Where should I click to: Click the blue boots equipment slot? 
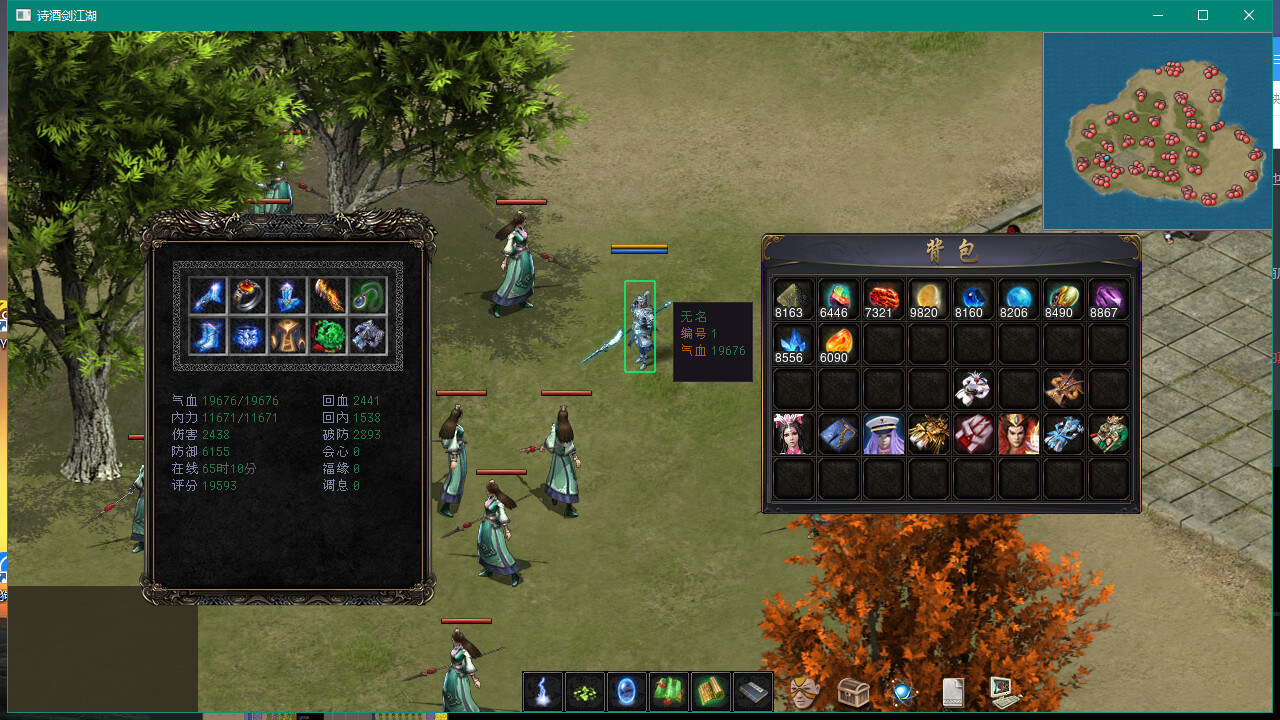(208, 336)
